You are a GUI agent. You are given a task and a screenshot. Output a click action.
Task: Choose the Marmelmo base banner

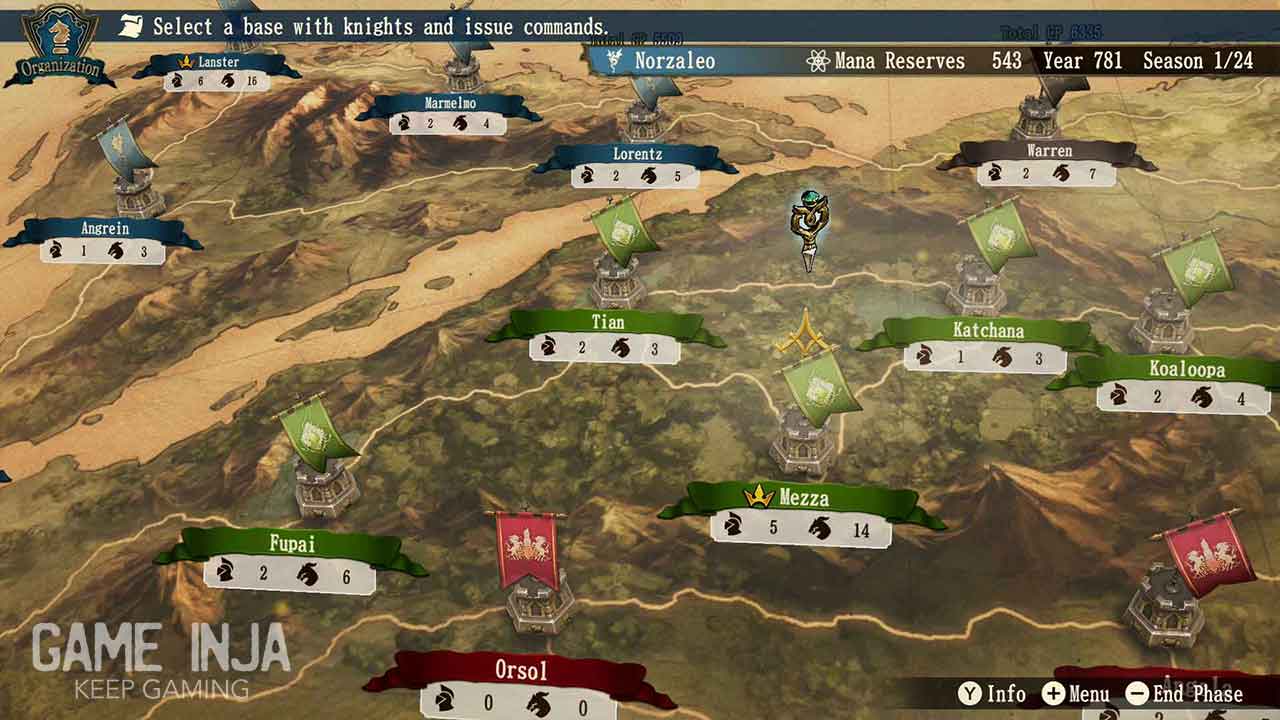coord(449,103)
